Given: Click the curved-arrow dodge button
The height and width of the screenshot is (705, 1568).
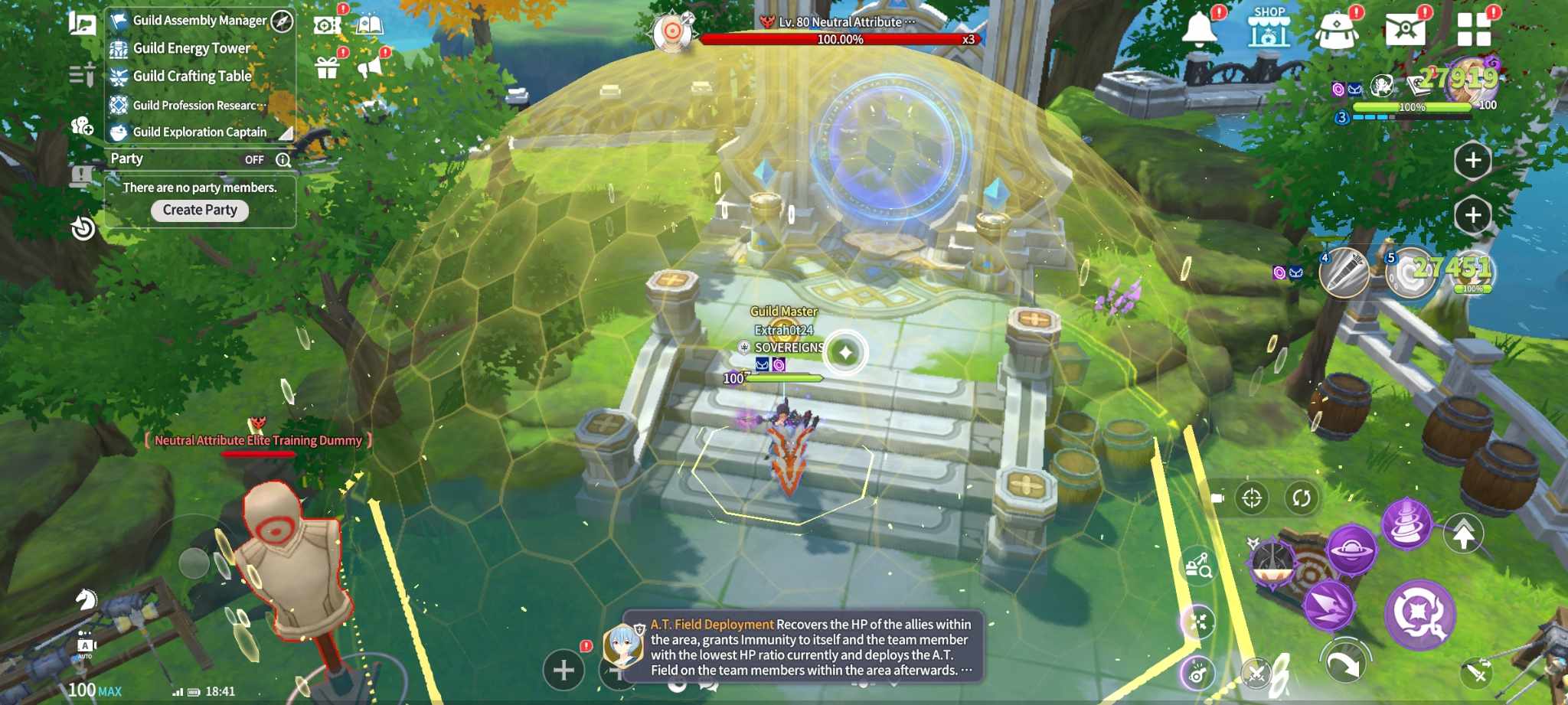Looking at the screenshot, I should click(x=1344, y=663).
